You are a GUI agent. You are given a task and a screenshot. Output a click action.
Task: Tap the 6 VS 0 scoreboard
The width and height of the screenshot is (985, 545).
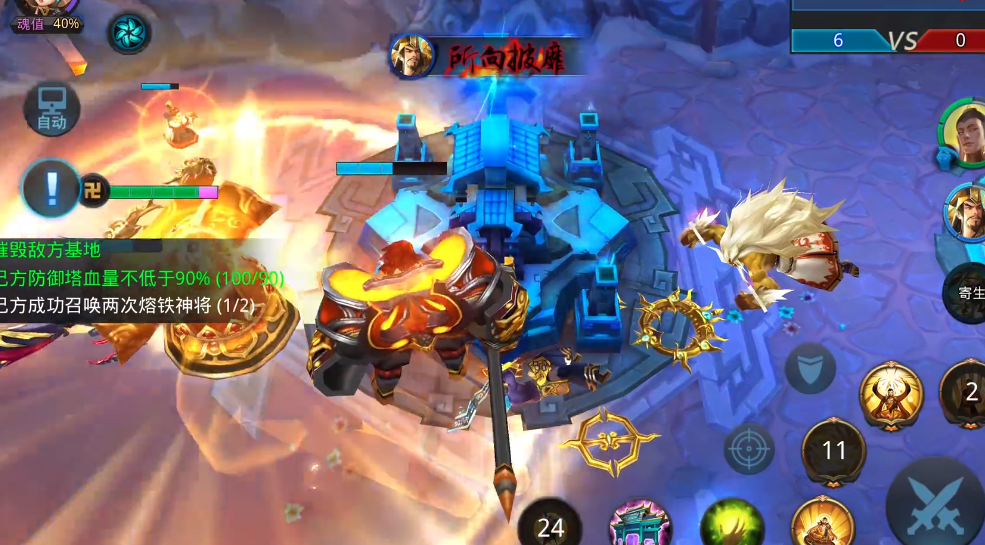click(x=887, y=40)
